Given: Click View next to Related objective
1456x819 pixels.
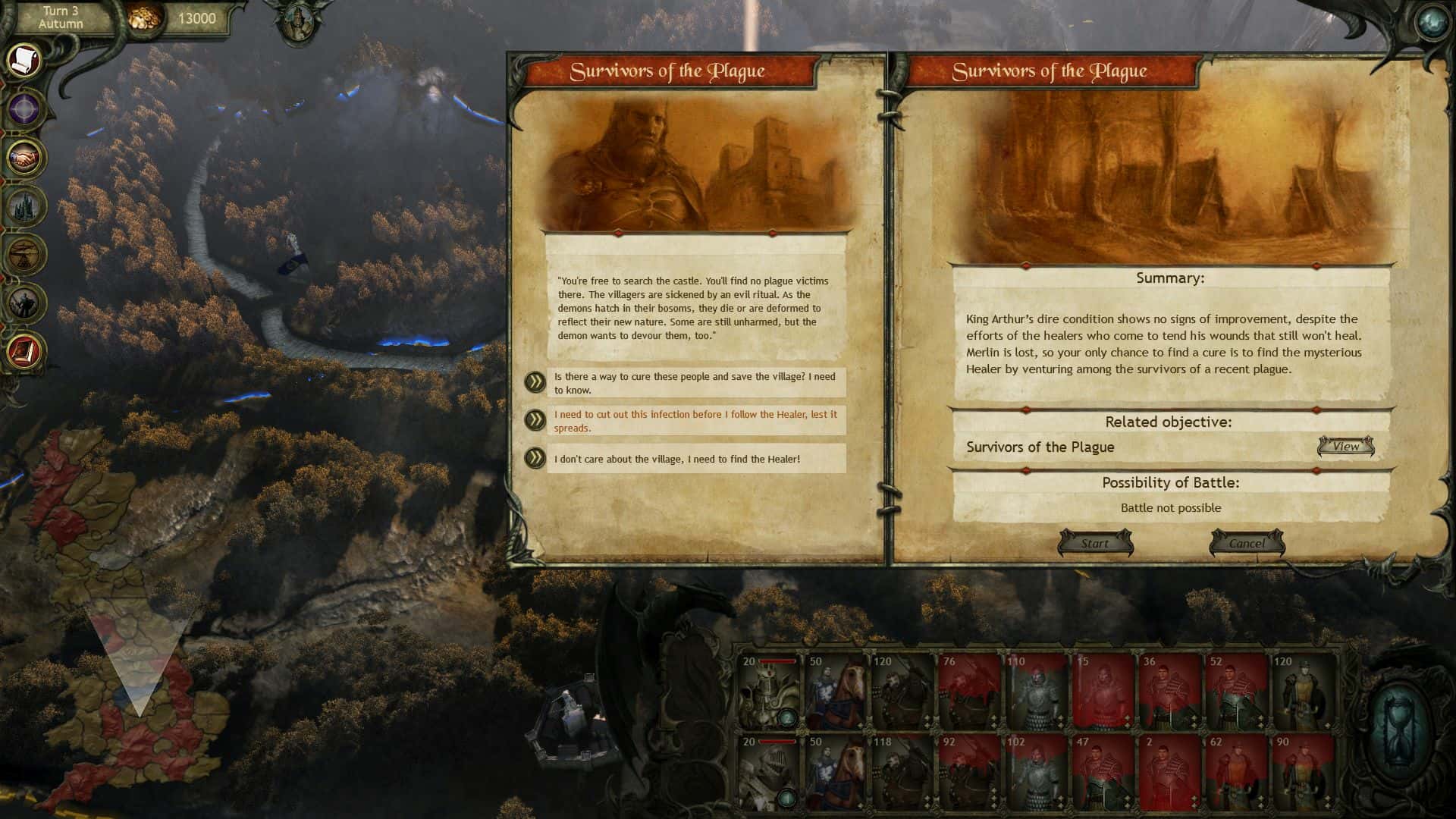Looking at the screenshot, I should pyautogui.click(x=1346, y=447).
